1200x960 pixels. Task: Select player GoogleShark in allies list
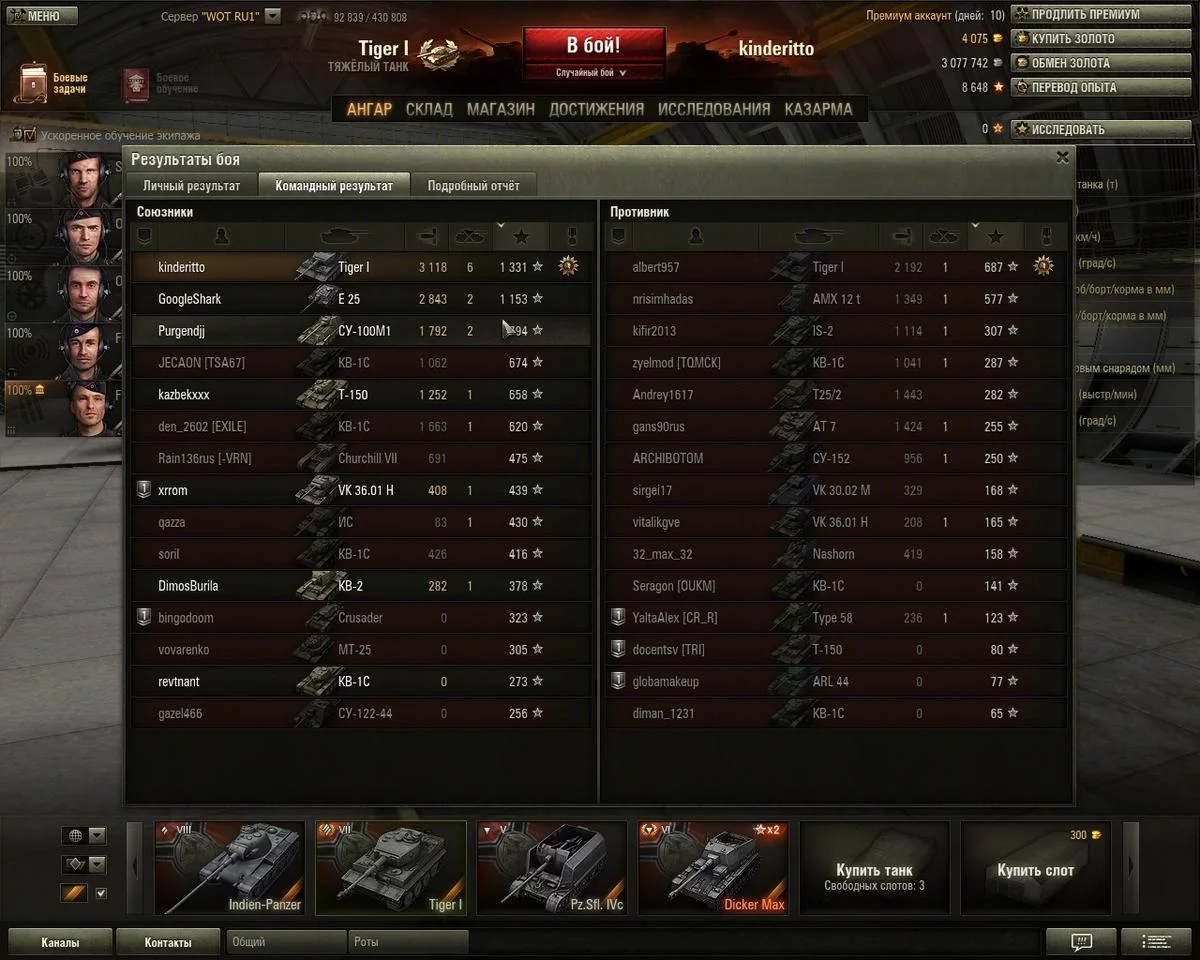click(x=190, y=299)
